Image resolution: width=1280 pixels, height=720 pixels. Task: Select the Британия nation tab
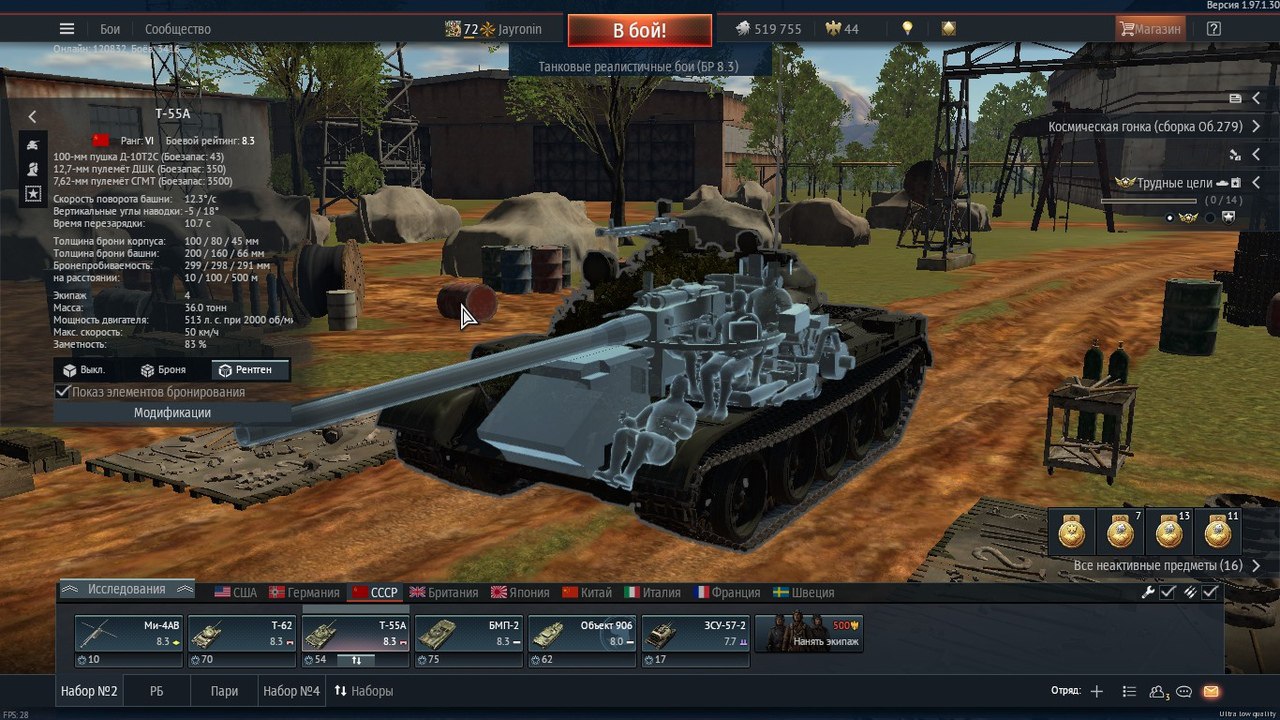(x=444, y=592)
